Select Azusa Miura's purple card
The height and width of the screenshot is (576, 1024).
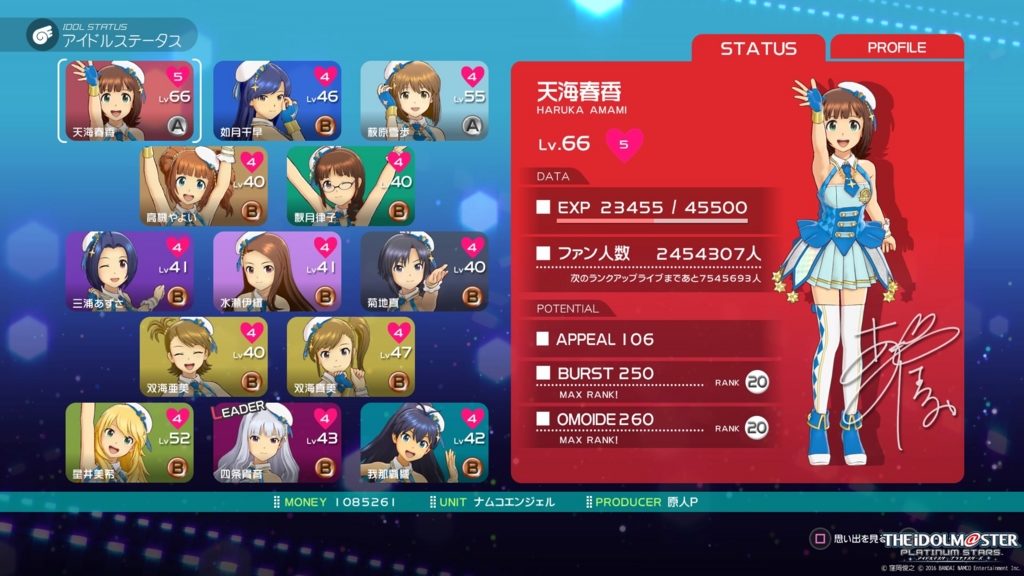(130, 271)
